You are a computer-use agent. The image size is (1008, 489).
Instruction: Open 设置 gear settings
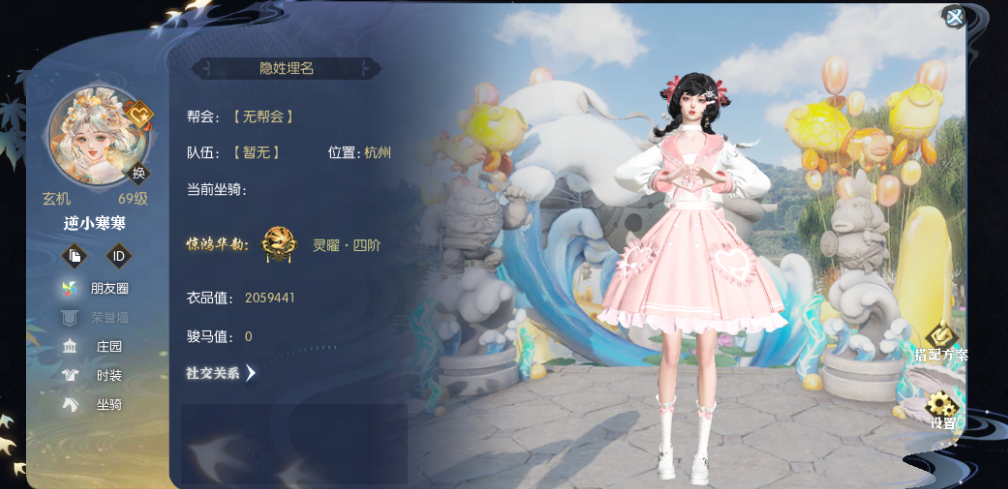coord(942,410)
